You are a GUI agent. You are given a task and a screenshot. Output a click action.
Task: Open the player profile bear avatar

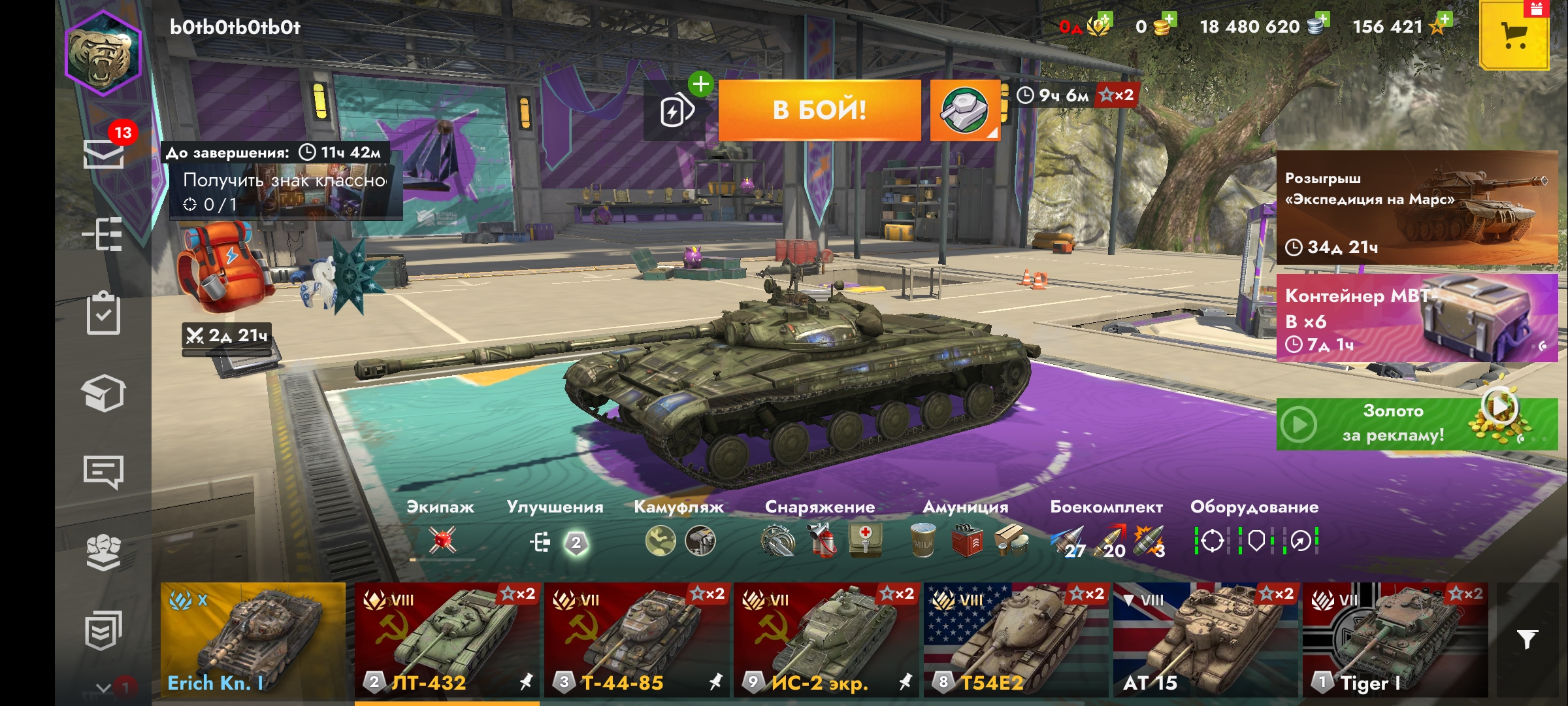tap(103, 54)
